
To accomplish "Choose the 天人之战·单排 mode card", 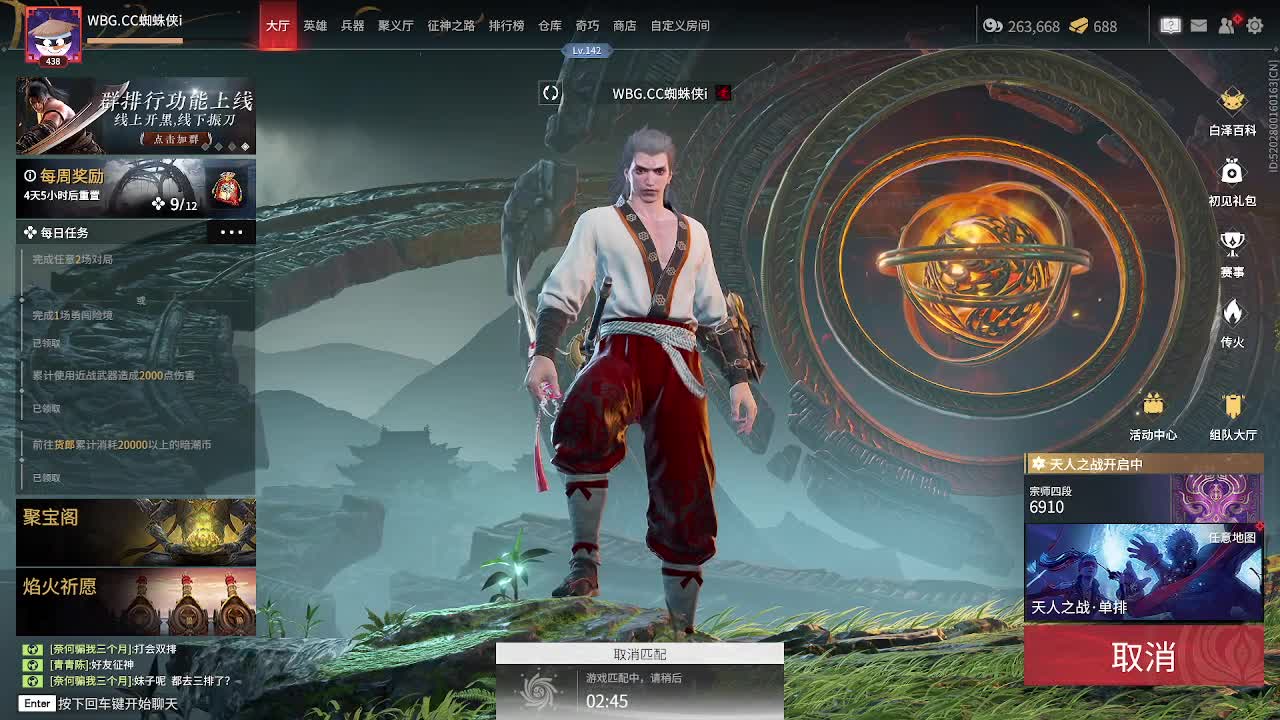I will point(1143,572).
